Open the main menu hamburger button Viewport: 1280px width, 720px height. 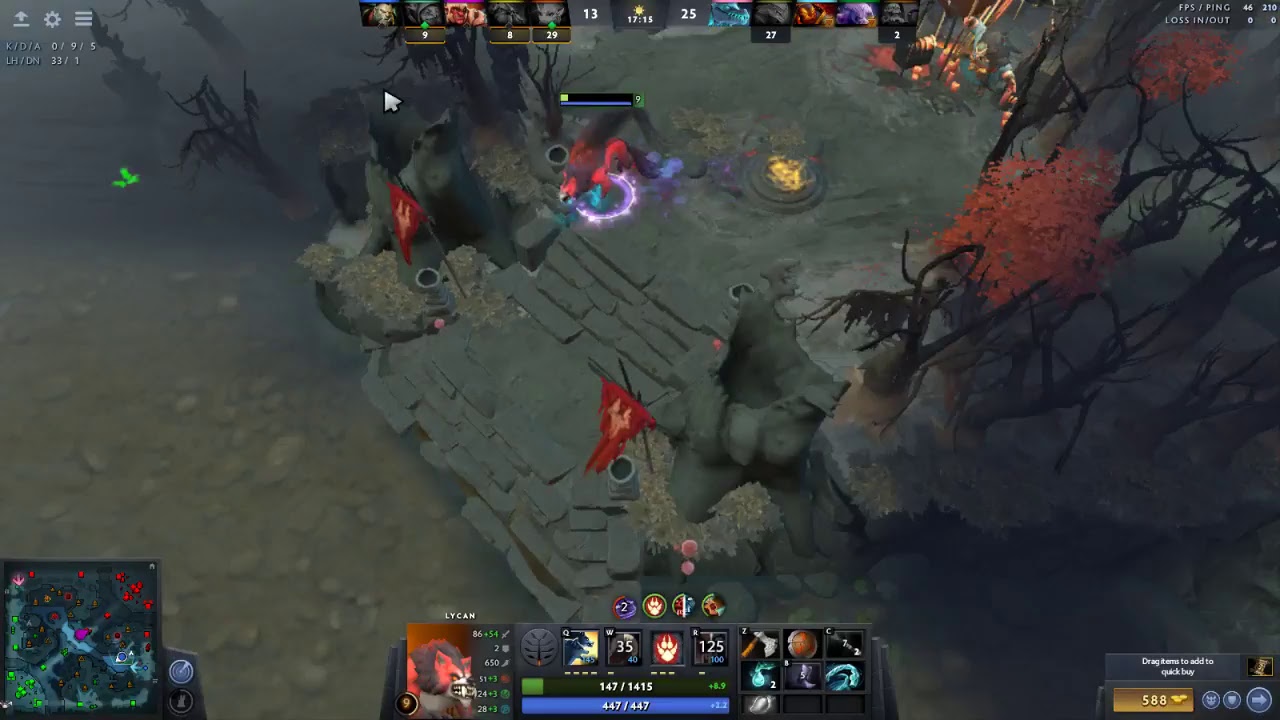pos(84,19)
